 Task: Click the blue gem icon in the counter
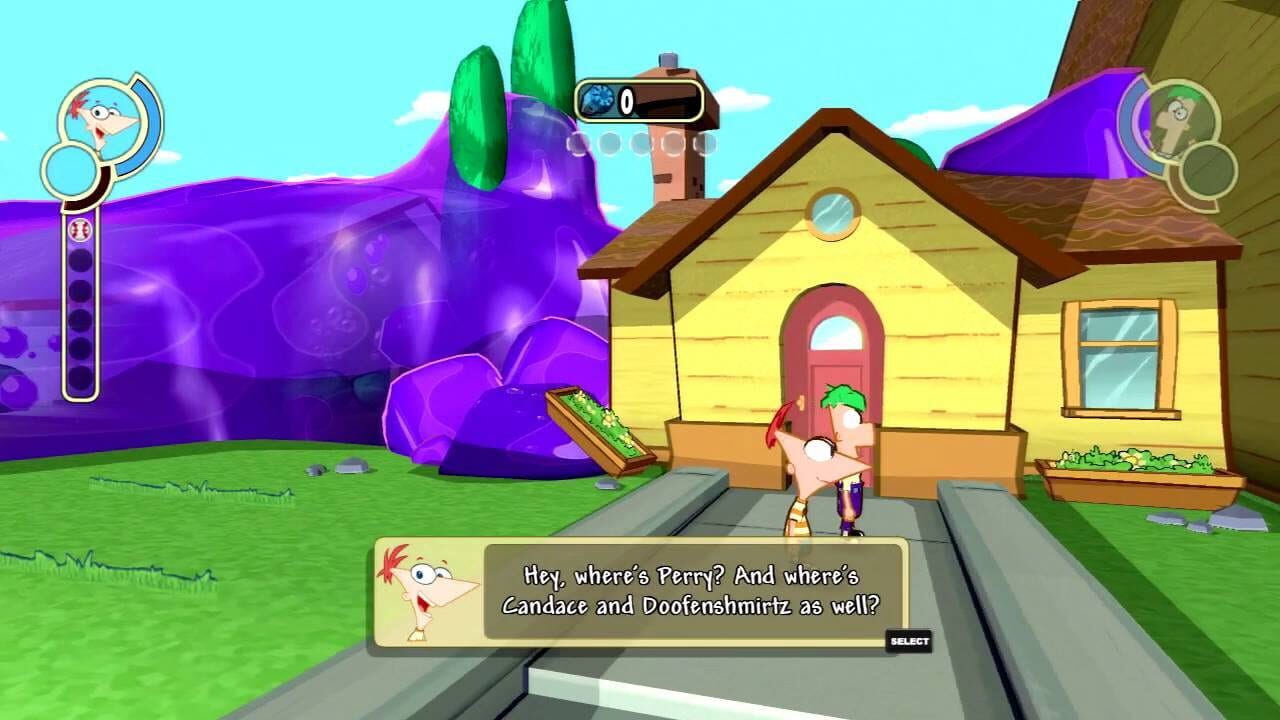click(597, 99)
